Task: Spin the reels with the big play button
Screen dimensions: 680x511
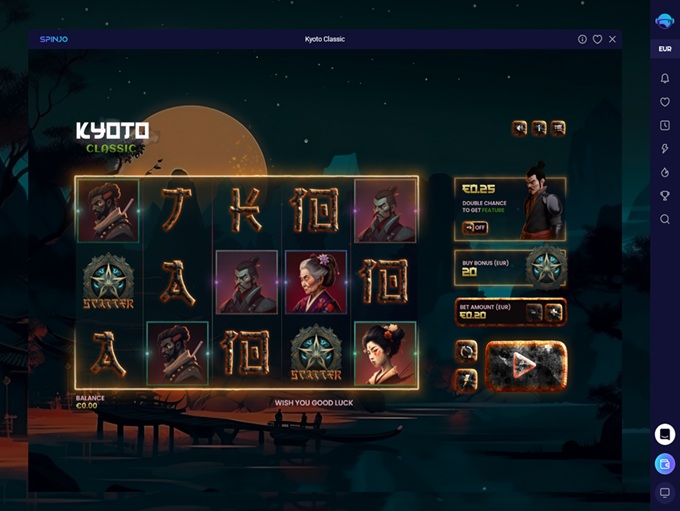Action: pyautogui.click(x=525, y=365)
